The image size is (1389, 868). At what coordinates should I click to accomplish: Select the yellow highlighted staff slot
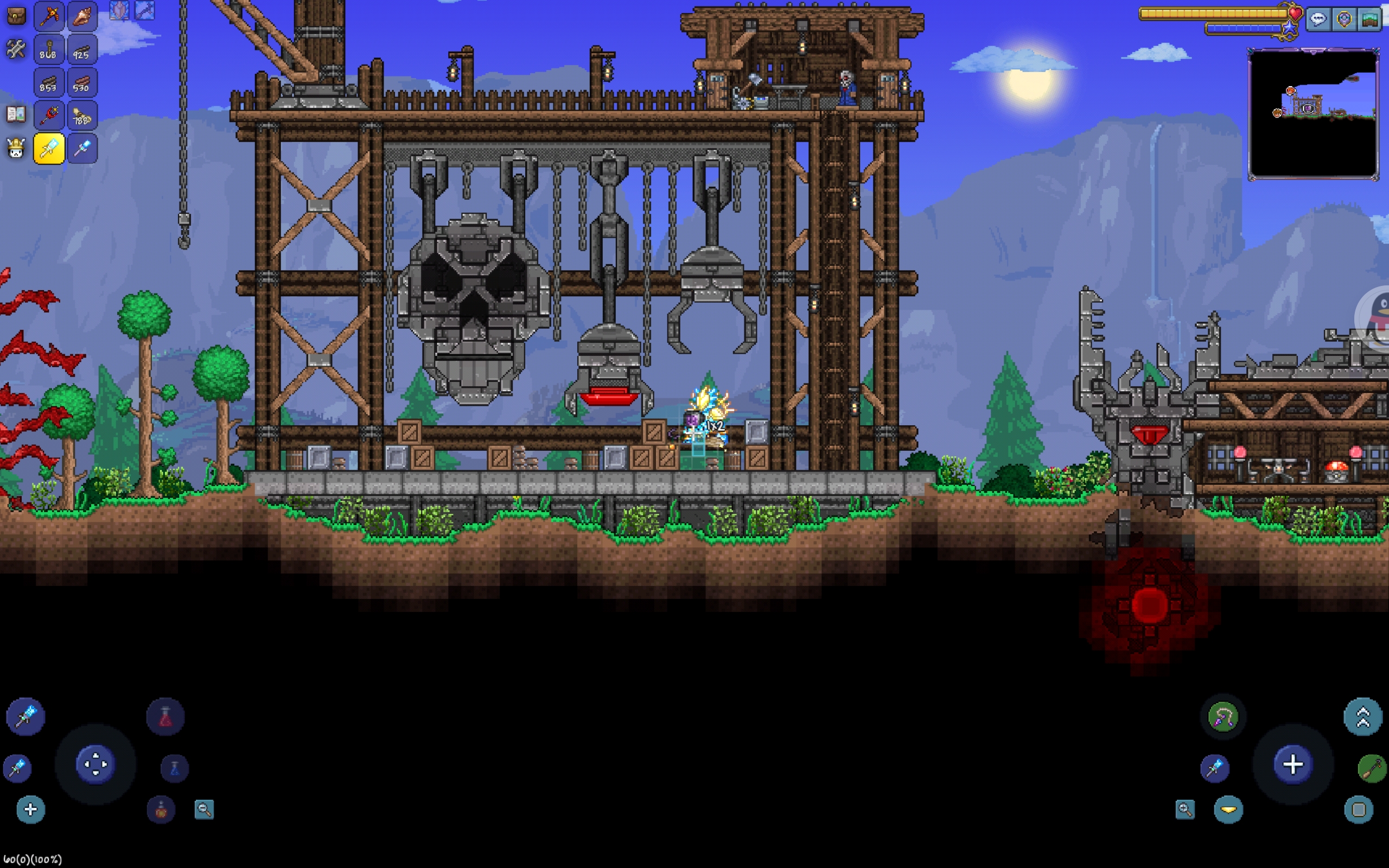49,149
